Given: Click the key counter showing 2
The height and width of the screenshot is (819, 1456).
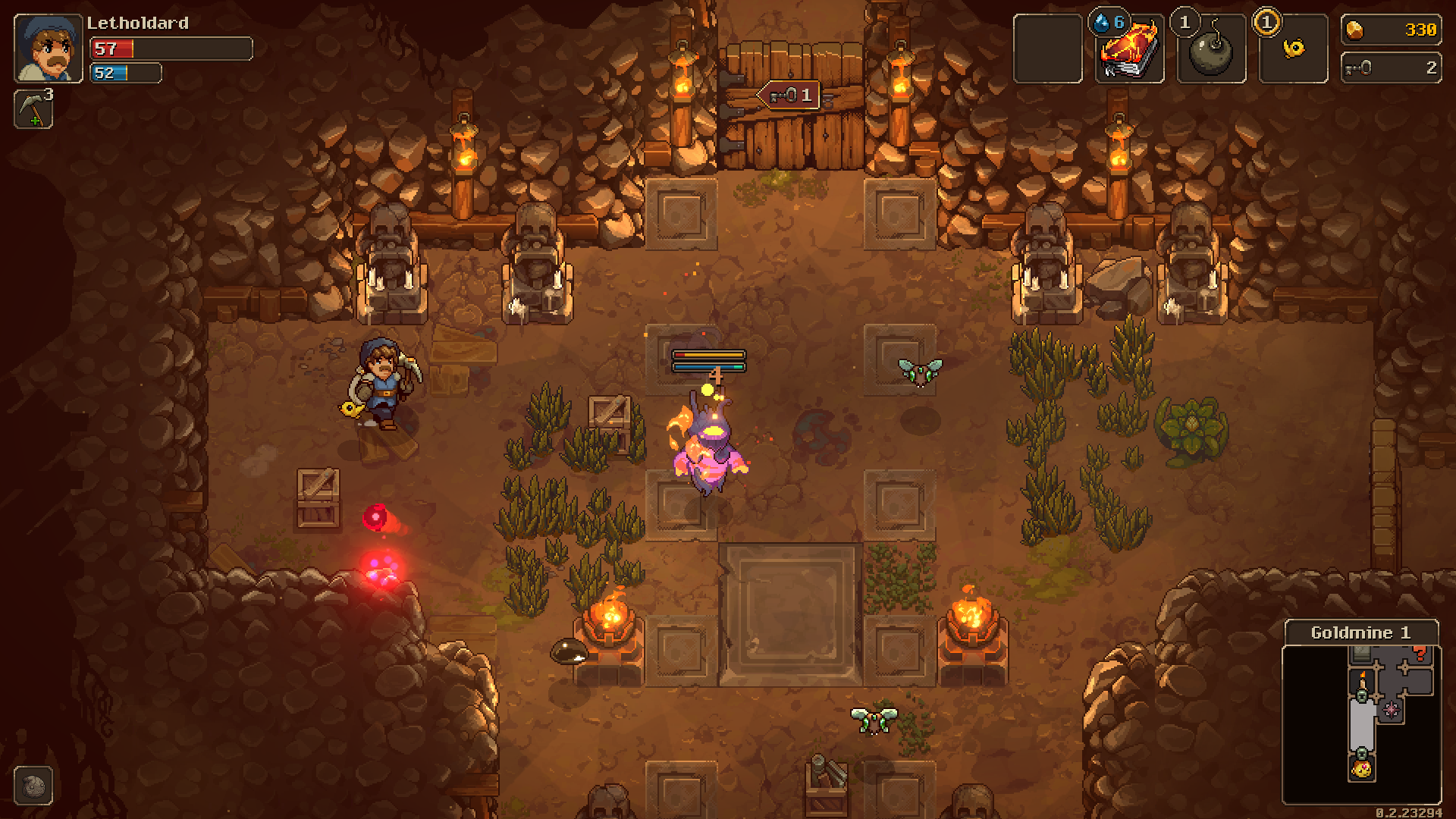Looking at the screenshot, I should click(1391, 67).
